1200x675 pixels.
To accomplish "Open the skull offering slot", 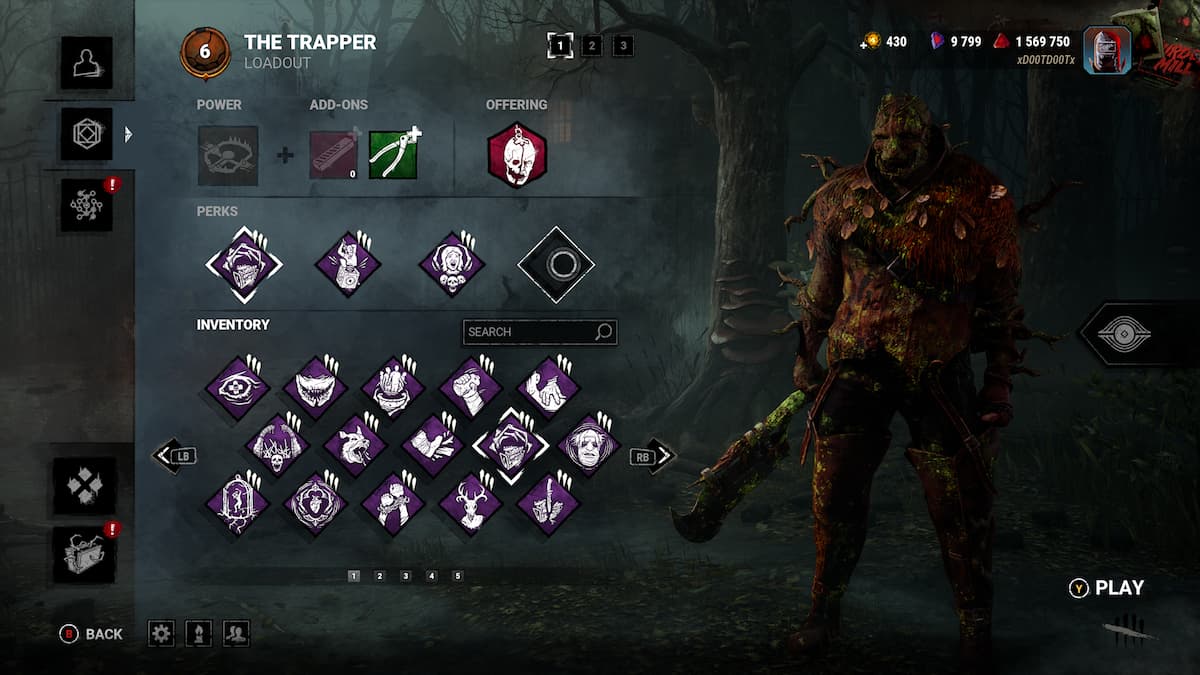I will 517,155.
